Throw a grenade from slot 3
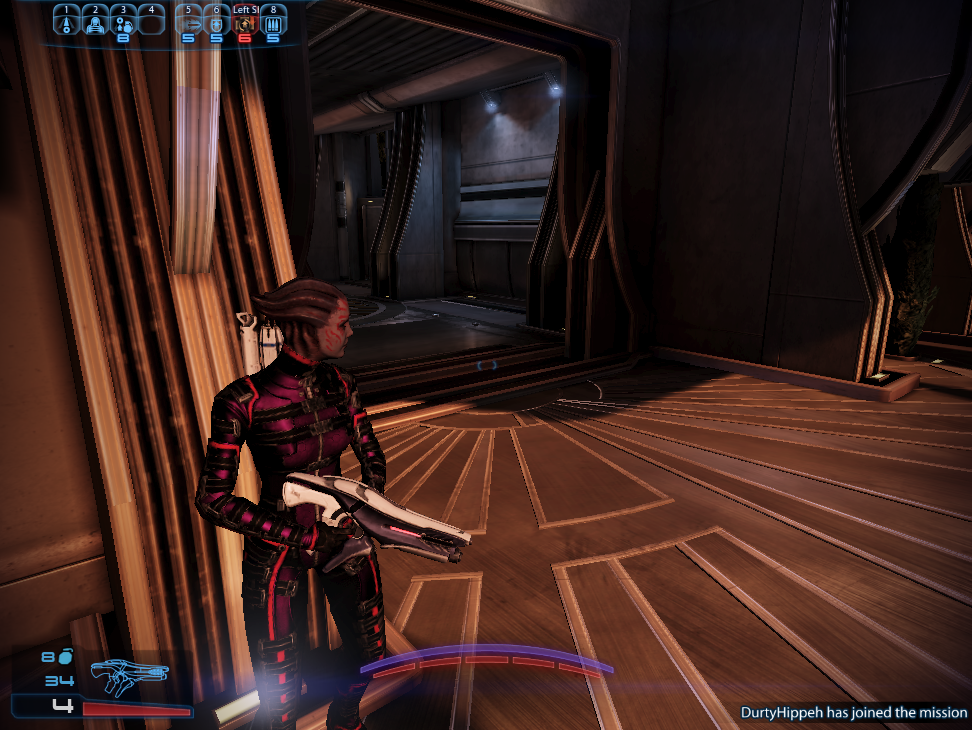This screenshot has height=730, width=972. pyautogui.click(x=123, y=22)
